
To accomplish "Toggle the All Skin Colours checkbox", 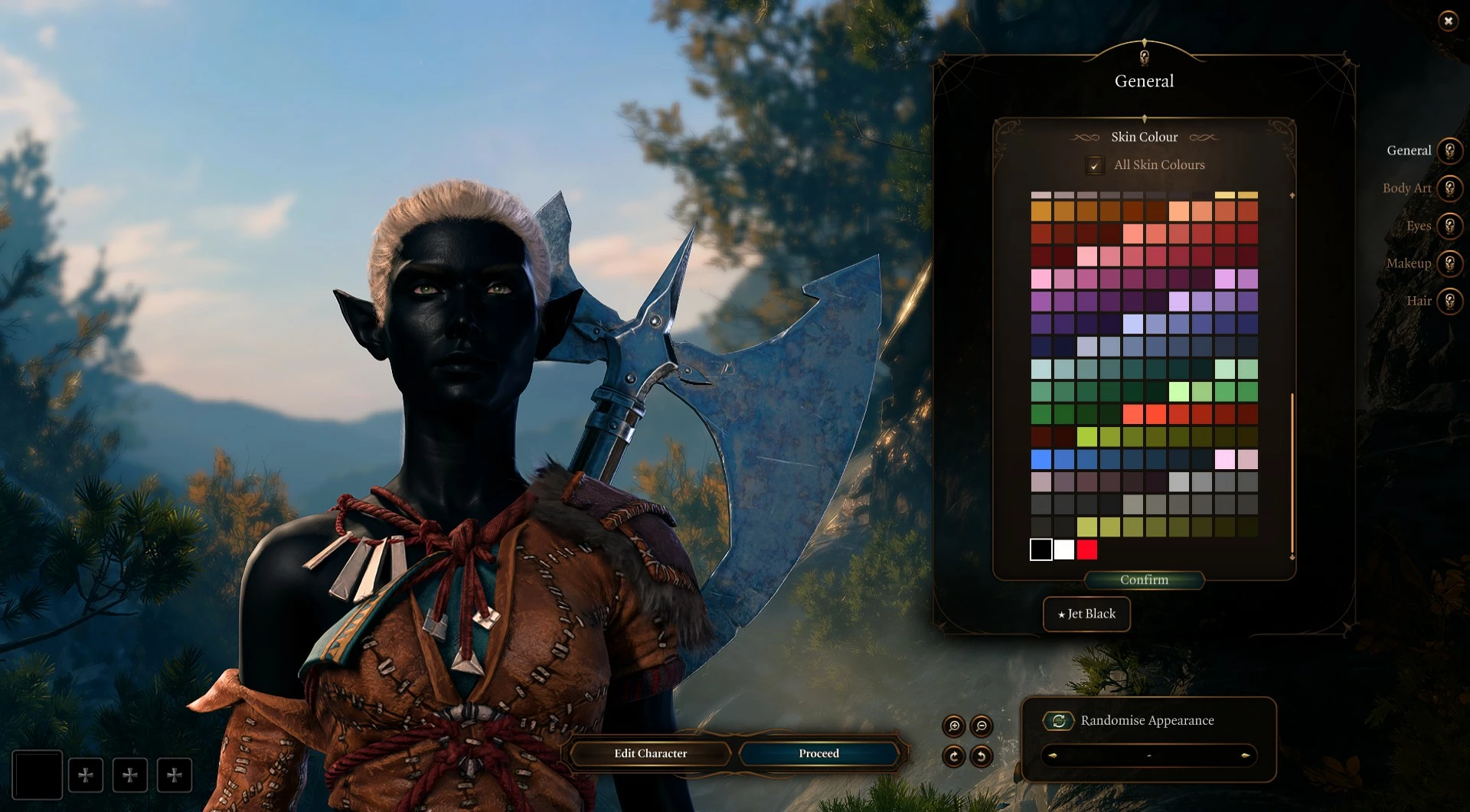I will [1095, 165].
